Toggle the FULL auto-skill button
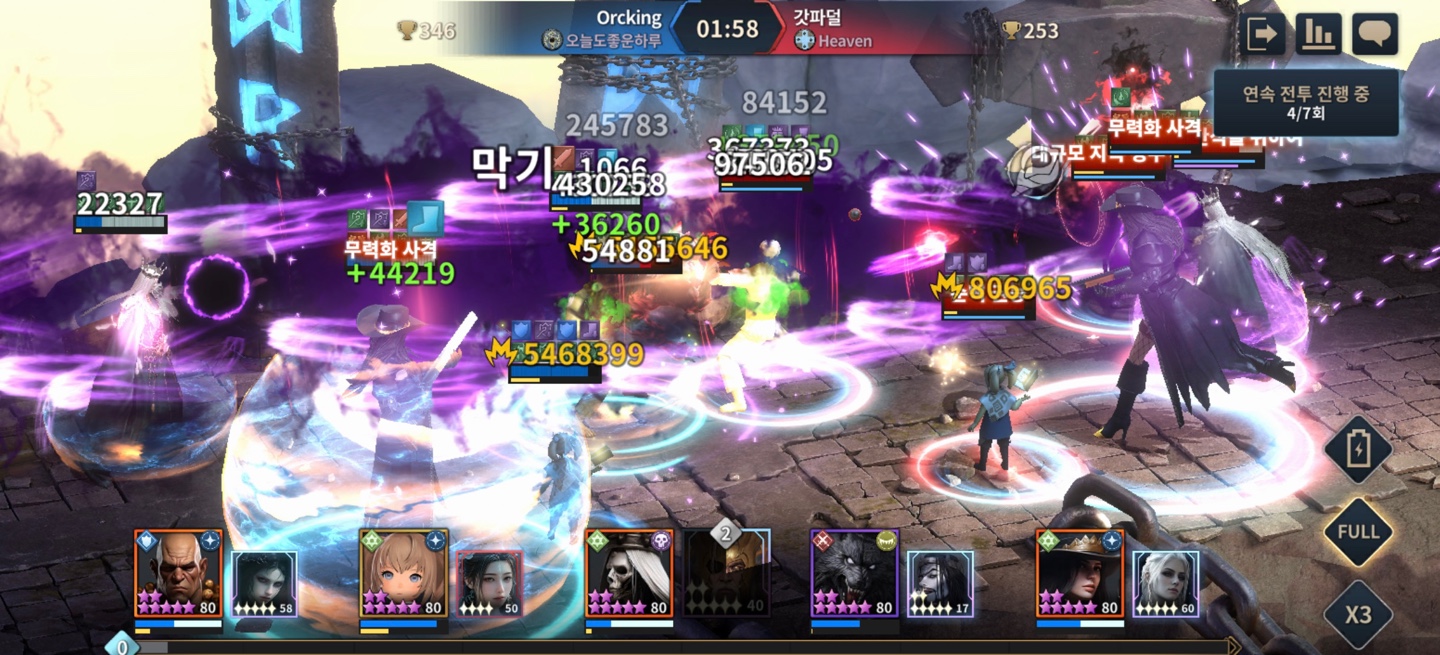The width and height of the screenshot is (1440, 655). [x=1358, y=532]
